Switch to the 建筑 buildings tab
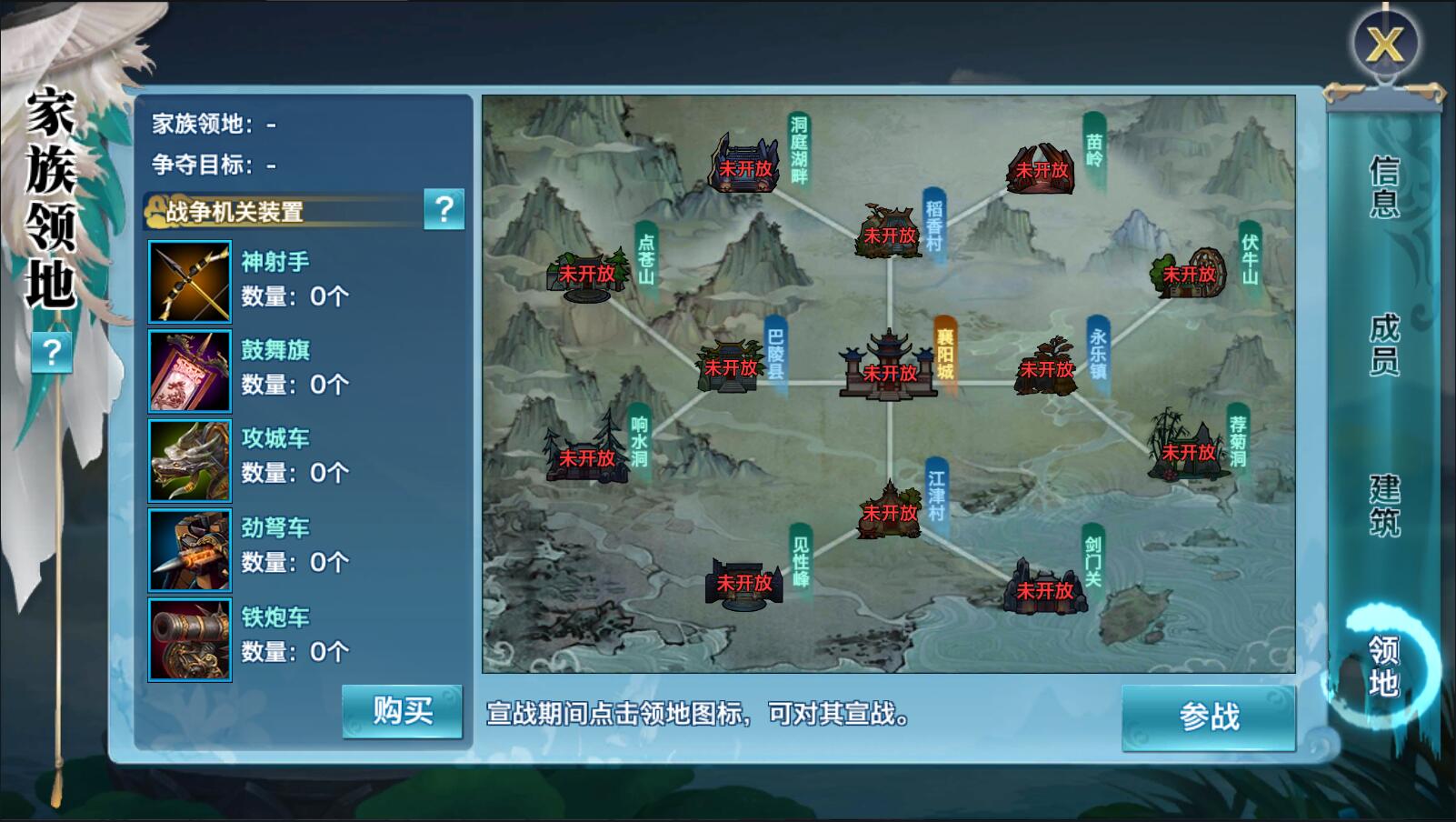Viewport: 1456px width, 822px height. coord(1383,506)
